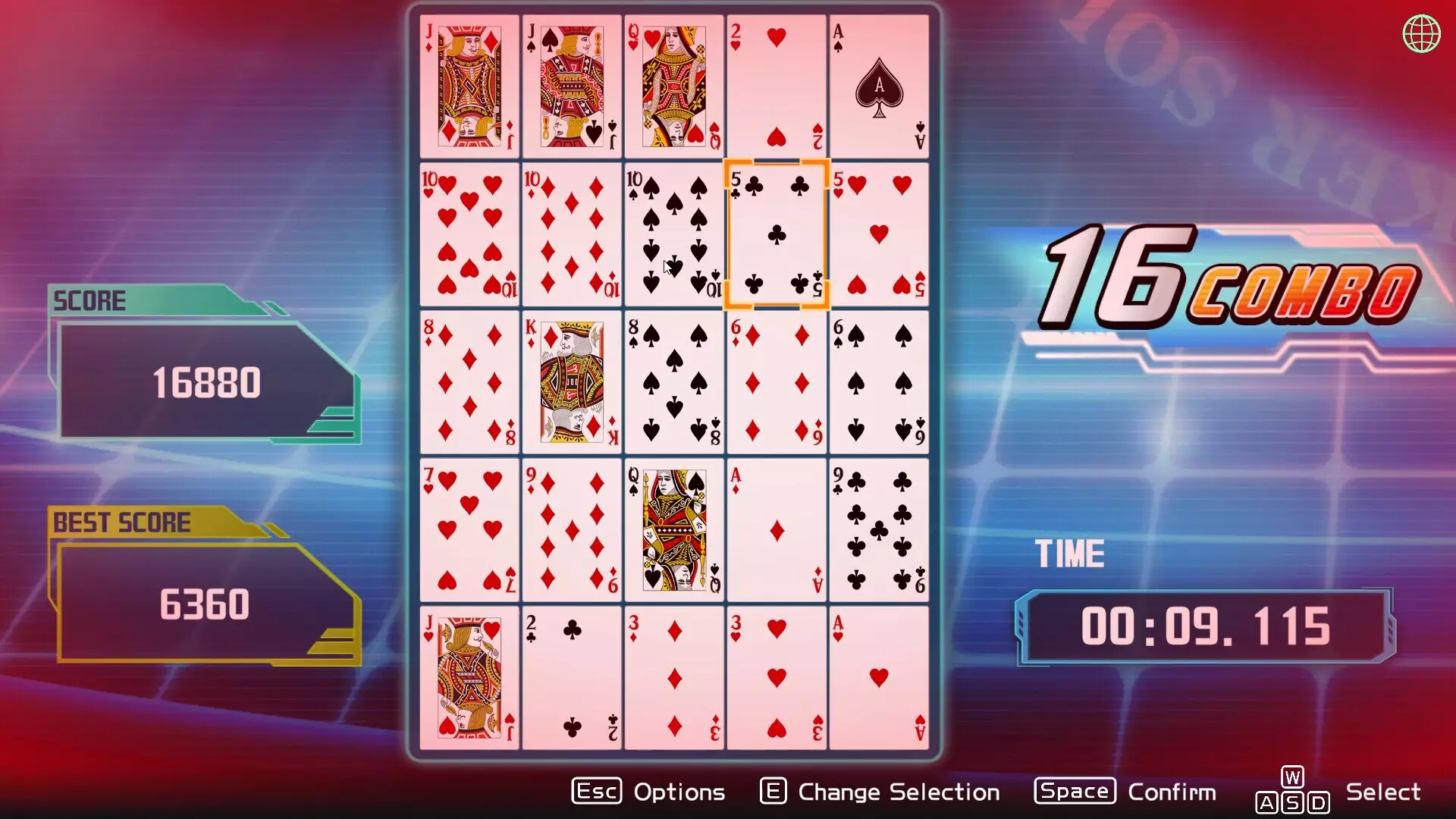1456x819 pixels.
Task: Confirm the selection with the Space button
Action: (x=1074, y=791)
